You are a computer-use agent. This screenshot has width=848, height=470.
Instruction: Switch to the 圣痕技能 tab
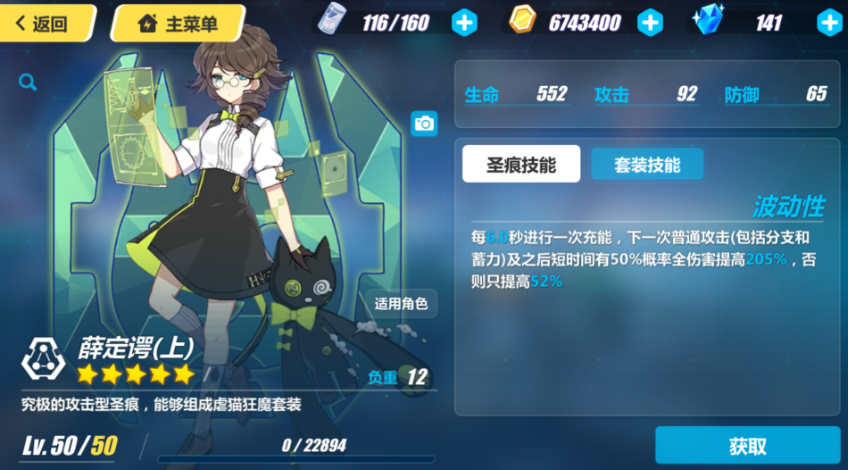coord(520,165)
